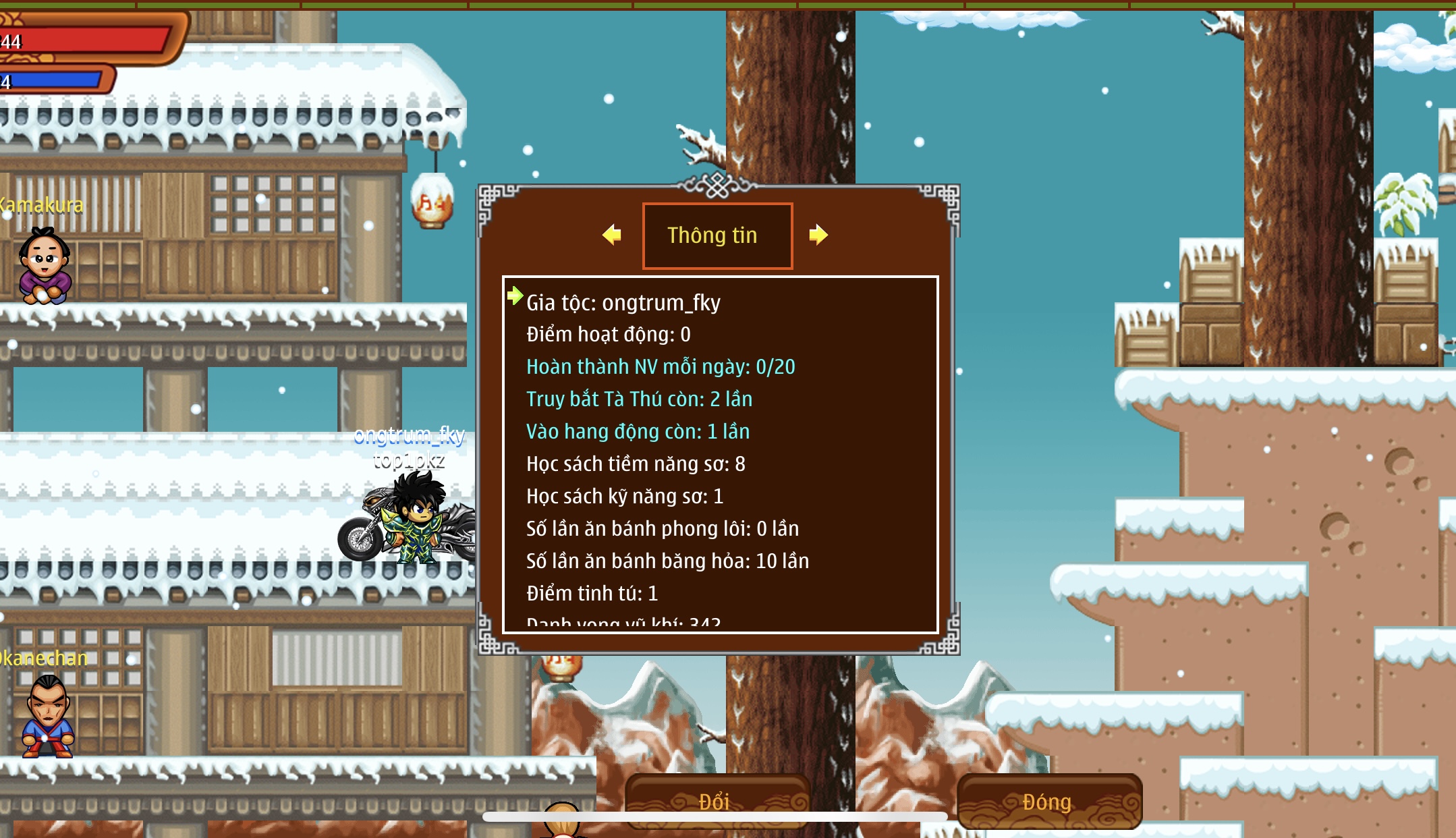Viewport: 1456px width, 838px height.
Task: Select Học sách tiềm năng sơ row
Action: [635, 464]
